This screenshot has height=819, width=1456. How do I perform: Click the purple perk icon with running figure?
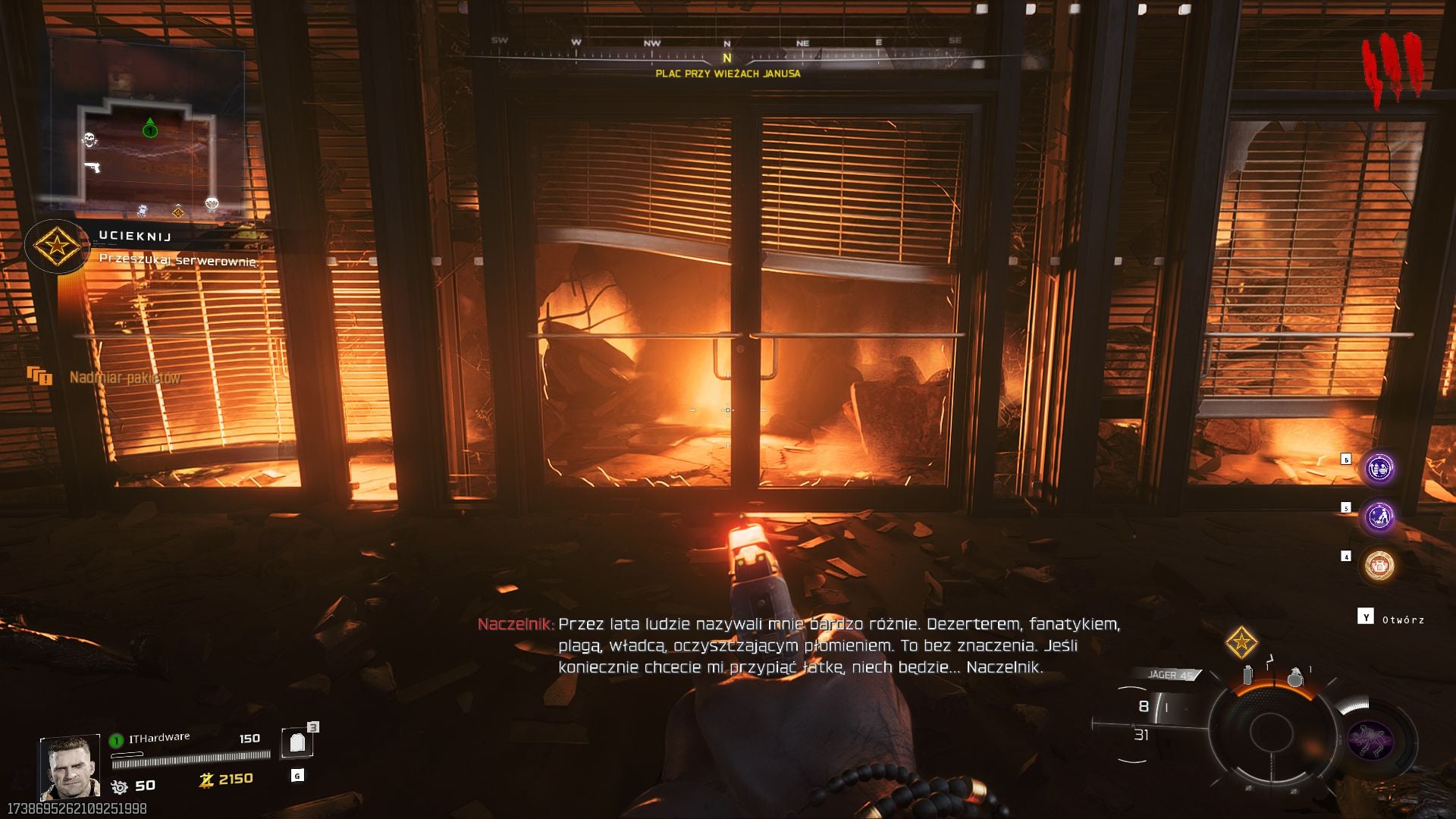coord(1379,517)
